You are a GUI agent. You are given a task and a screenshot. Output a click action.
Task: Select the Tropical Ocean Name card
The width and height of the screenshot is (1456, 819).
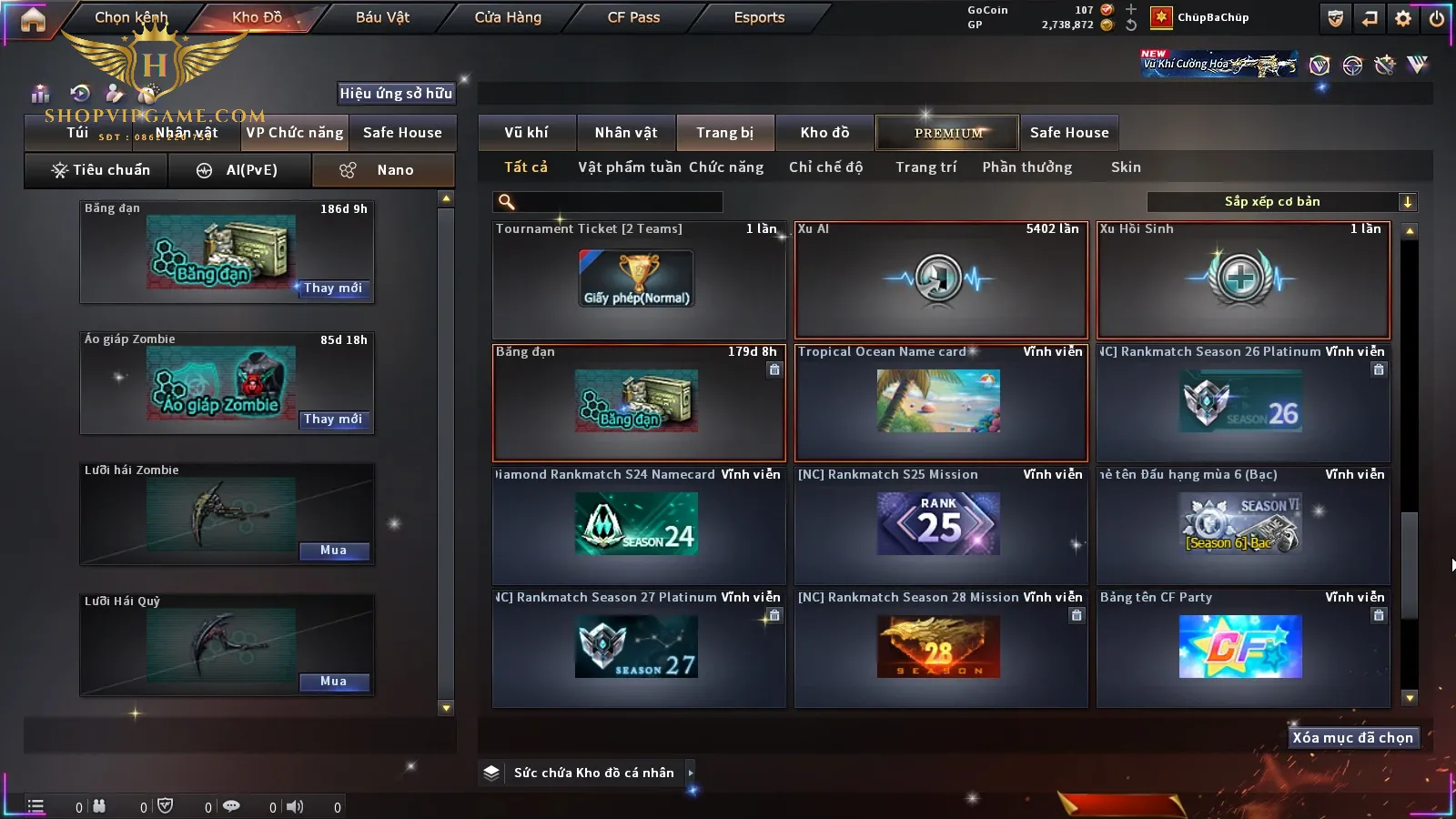coord(941,402)
